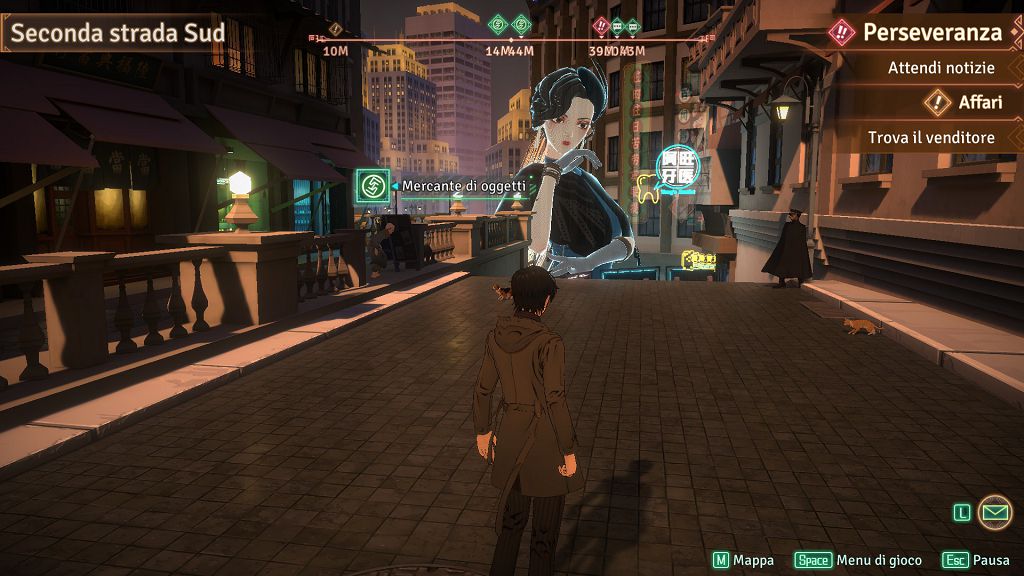Select the Mercante di oggetti marker icon
This screenshot has width=1024, height=576.
pyautogui.click(x=372, y=185)
